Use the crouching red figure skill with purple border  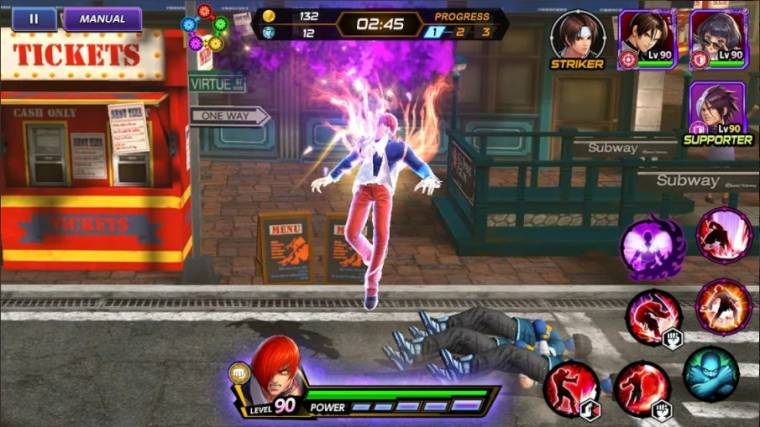point(724,236)
